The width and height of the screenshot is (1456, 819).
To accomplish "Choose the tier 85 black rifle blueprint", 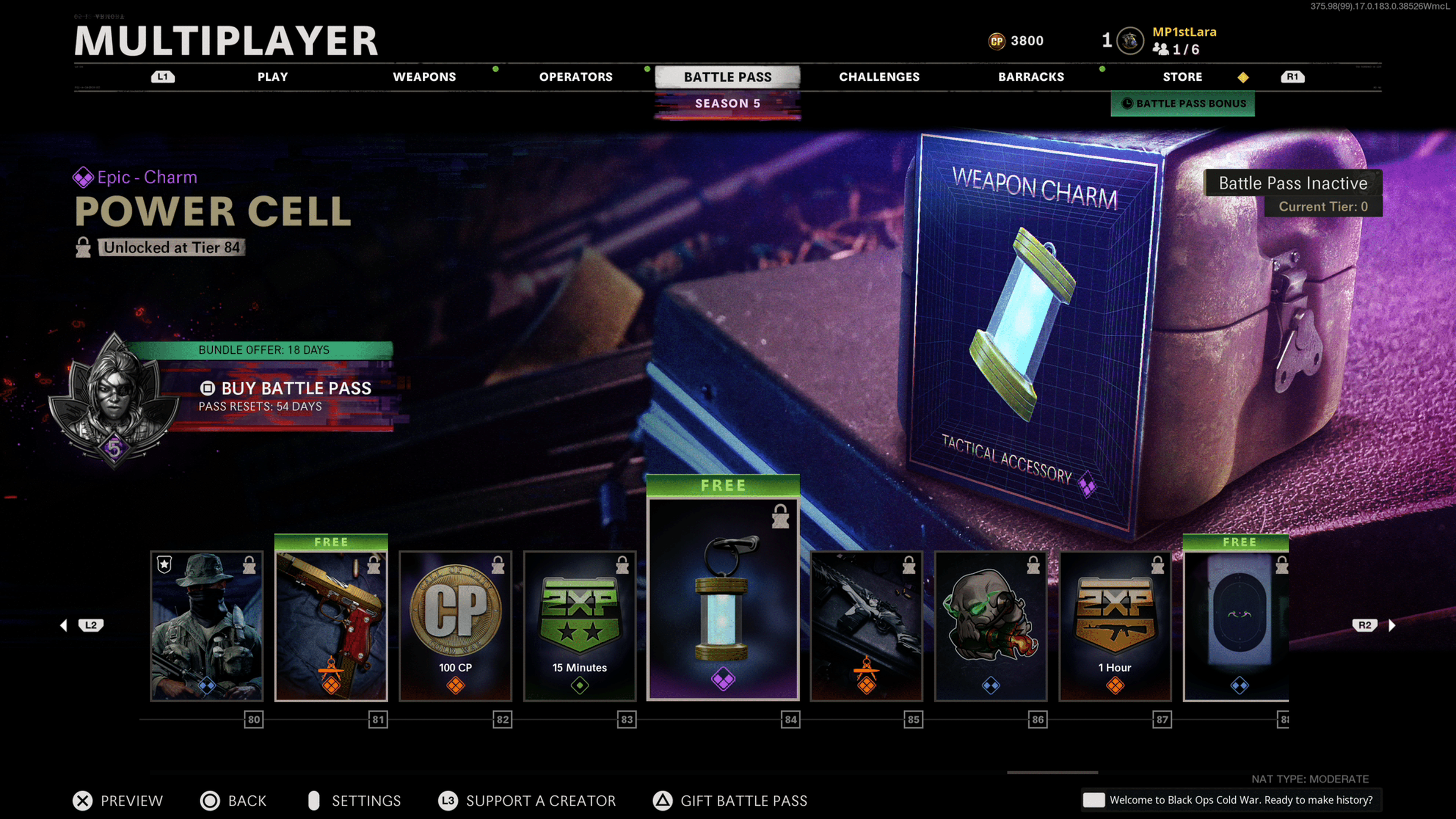I will (866, 626).
